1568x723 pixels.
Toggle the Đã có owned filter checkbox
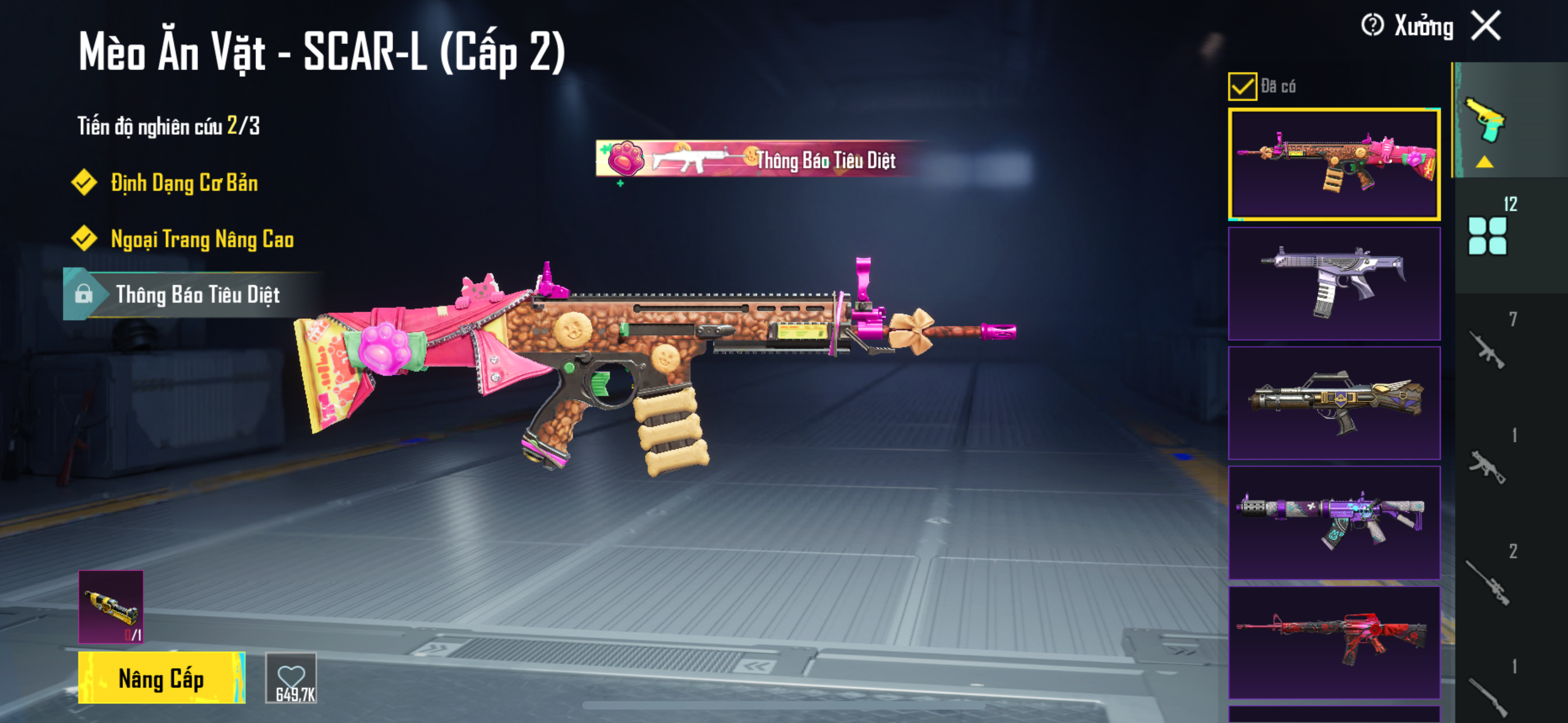point(1242,86)
